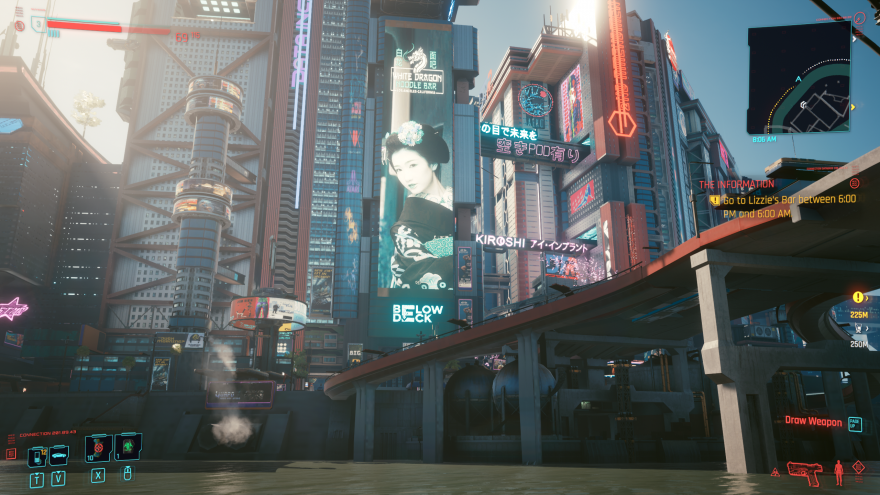Click the compass icon above minimap
Viewport: 880px width, 495px height.
pos(858,18)
